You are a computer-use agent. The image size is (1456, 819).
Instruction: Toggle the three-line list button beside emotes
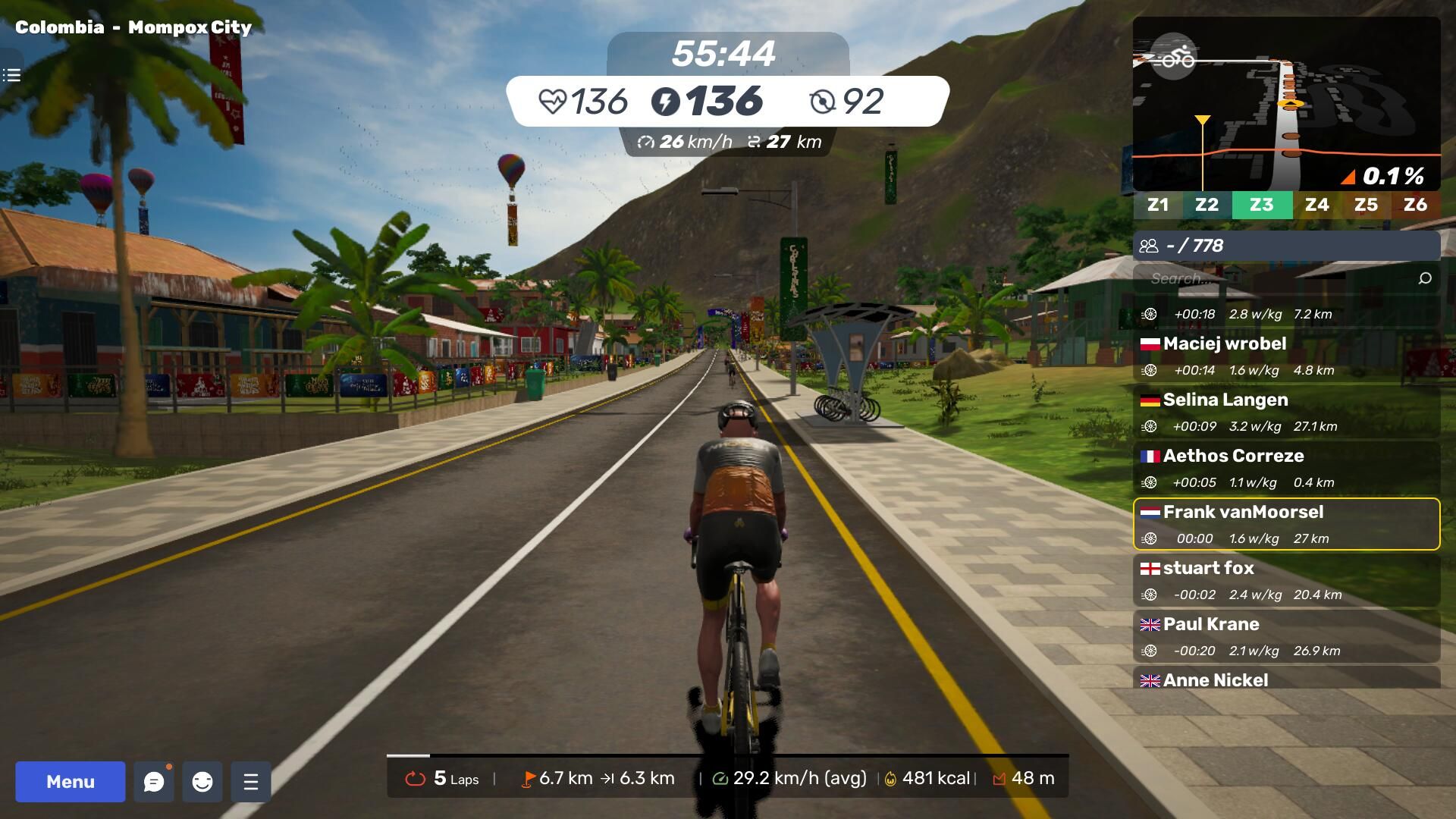[x=251, y=782]
